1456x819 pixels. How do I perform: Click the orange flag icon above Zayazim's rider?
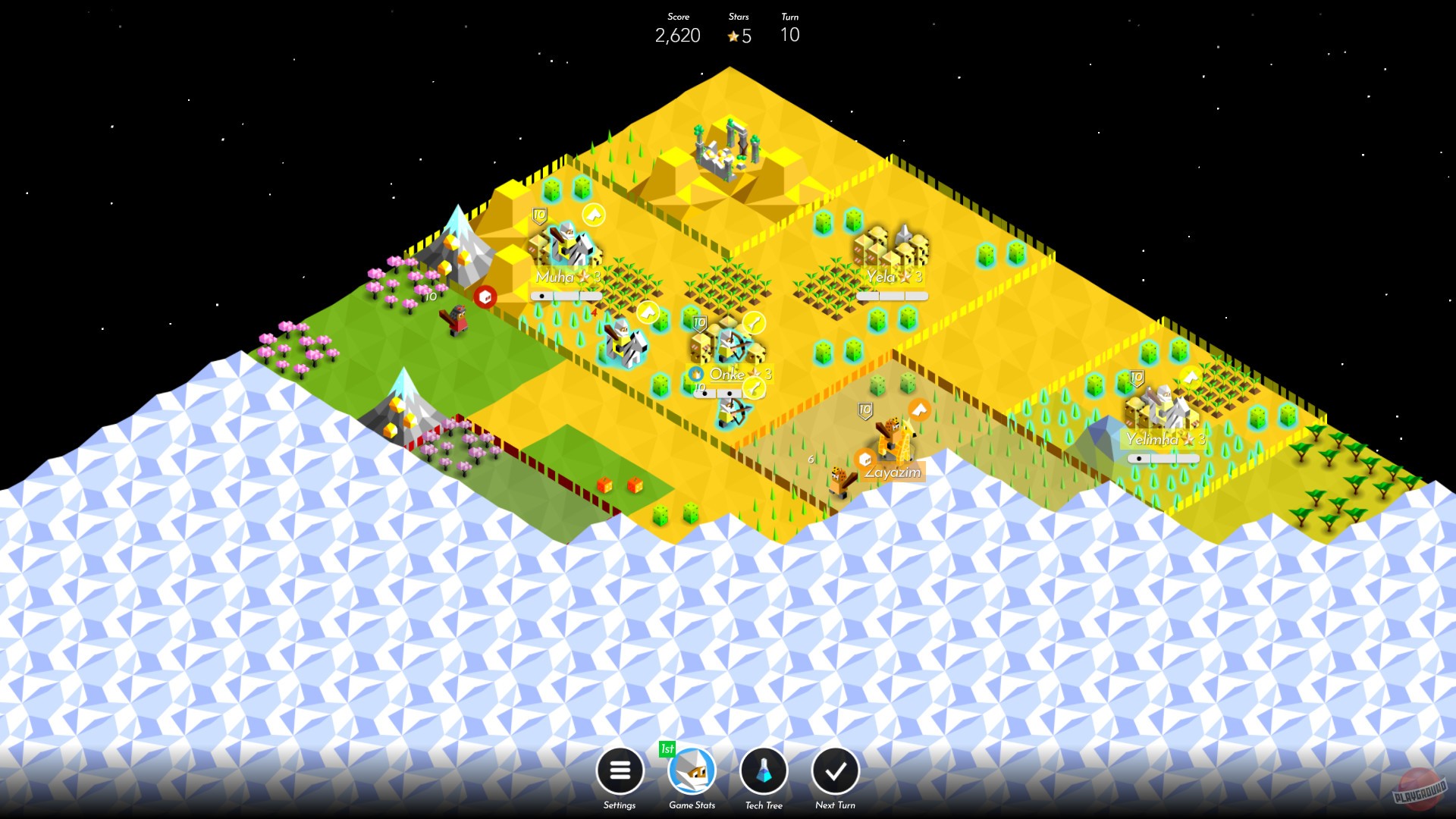(920, 409)
